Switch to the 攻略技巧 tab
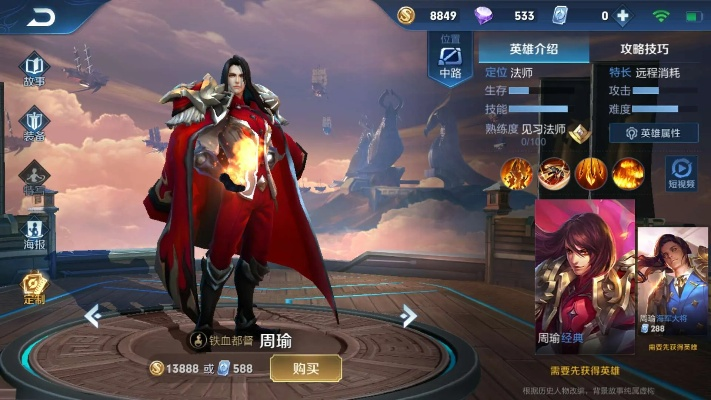This screenshot has height=400, width=711. [644, 48]
